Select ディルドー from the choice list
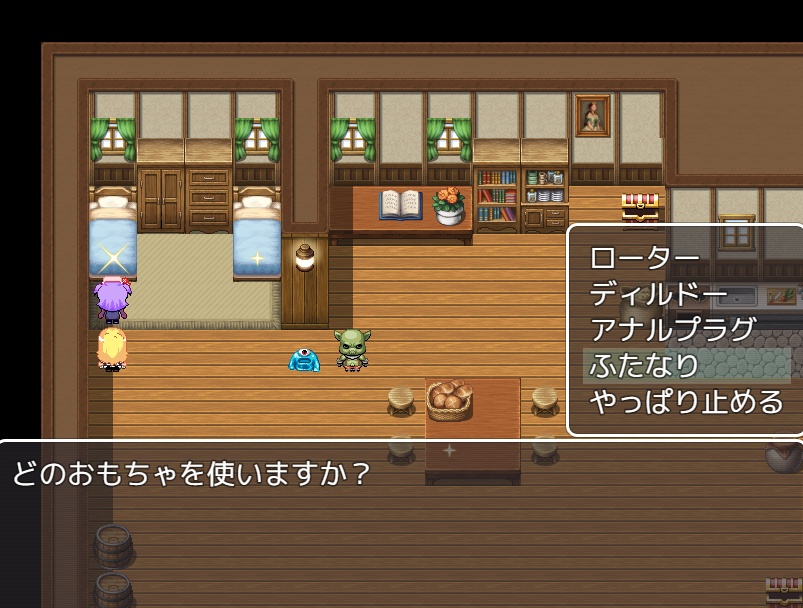Screen dimensions: 803x608 click(658, 294)
